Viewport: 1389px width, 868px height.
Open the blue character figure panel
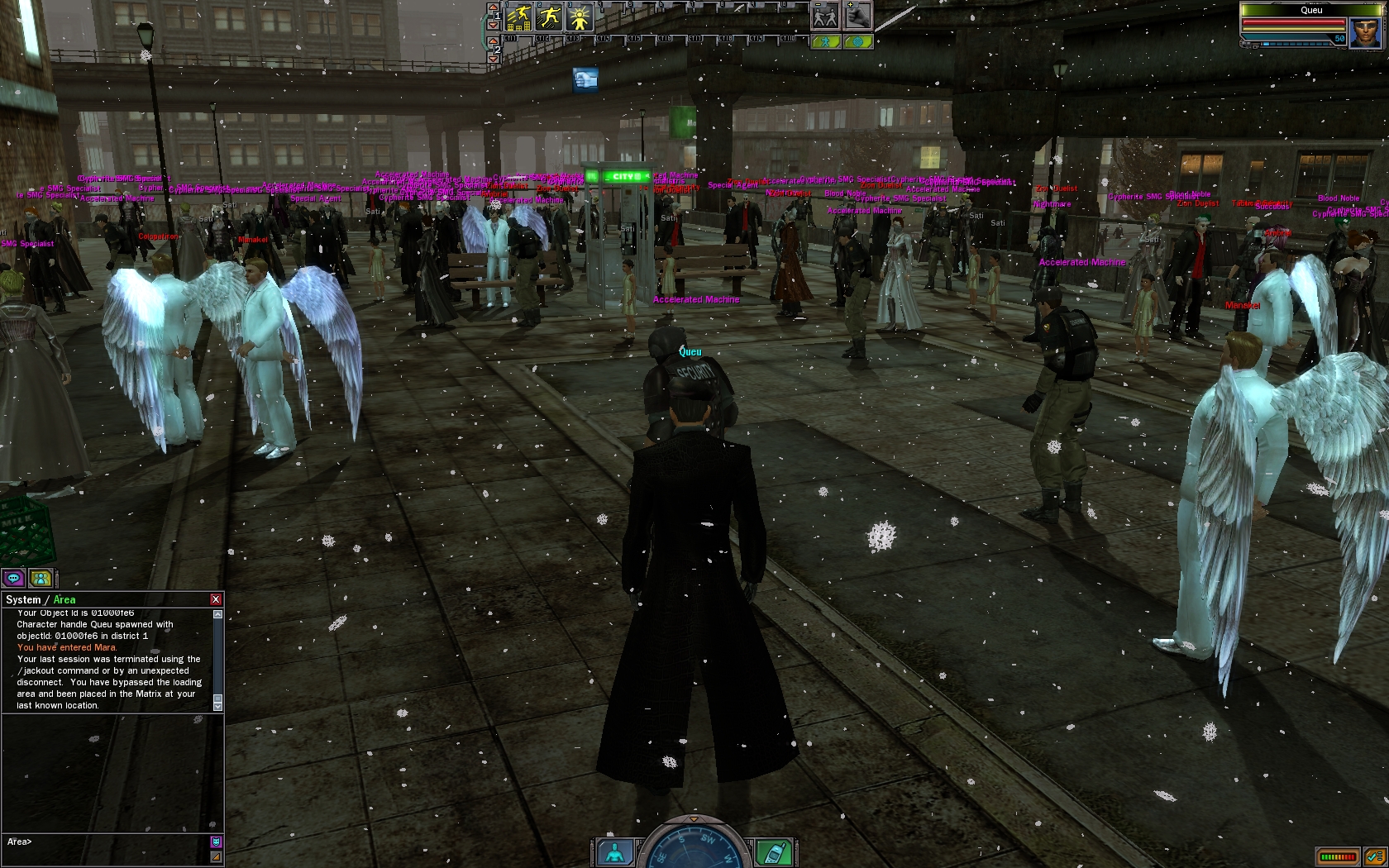coord(614,852)
